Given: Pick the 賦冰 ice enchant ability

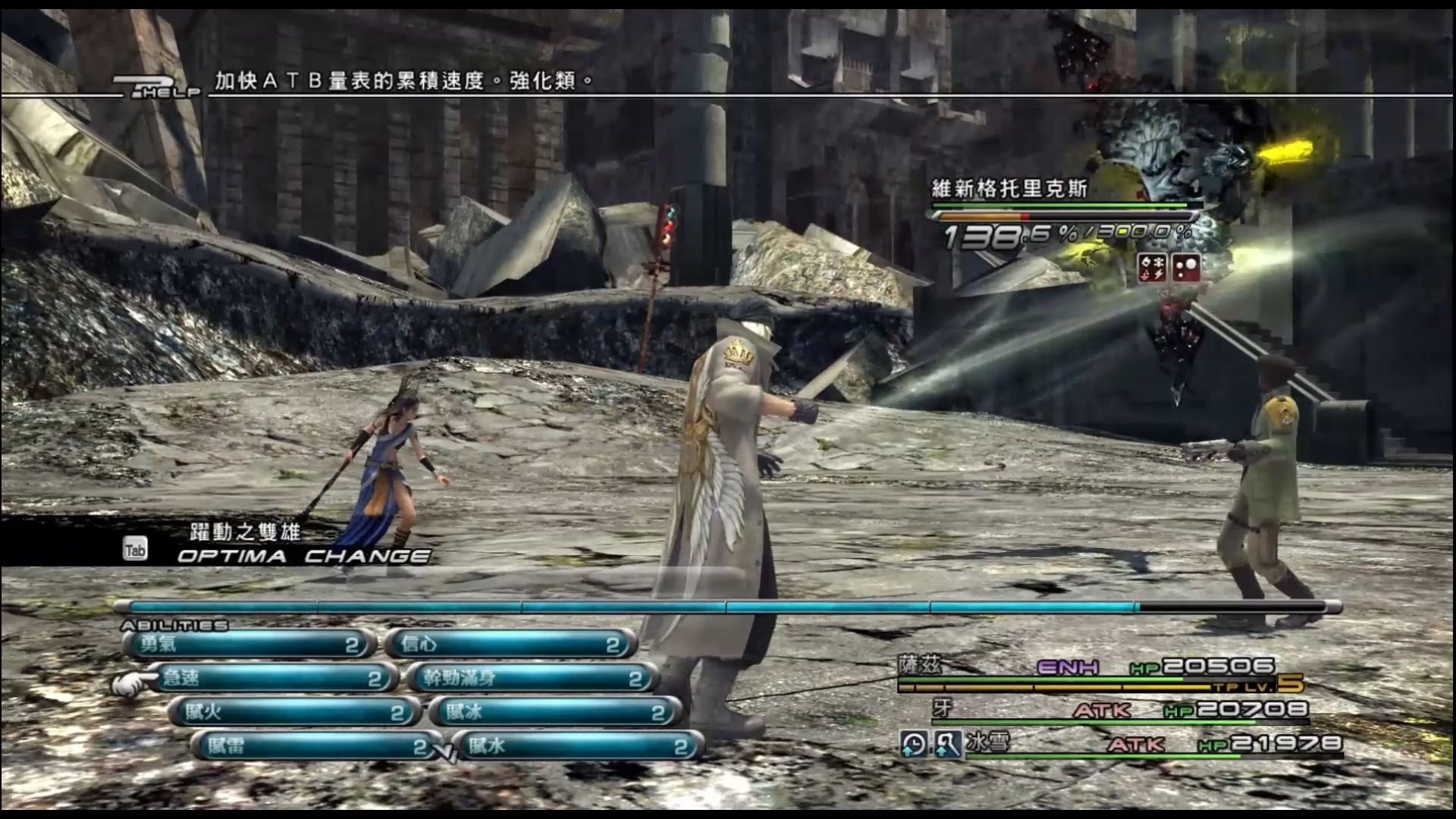Looking at the screenshot, I should [x=555, y=712].
